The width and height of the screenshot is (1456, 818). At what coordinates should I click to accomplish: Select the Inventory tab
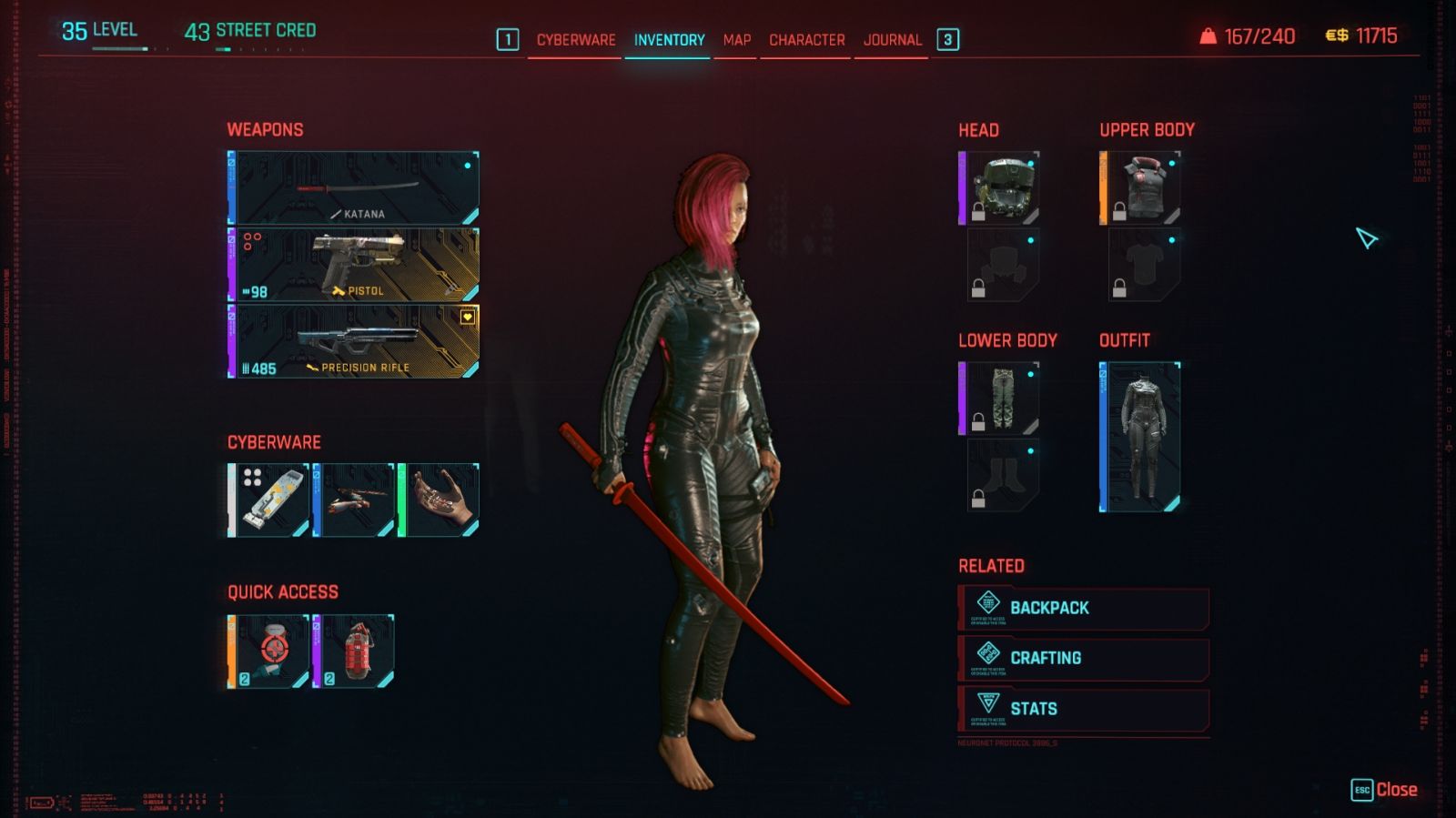(x=669, y=40)
